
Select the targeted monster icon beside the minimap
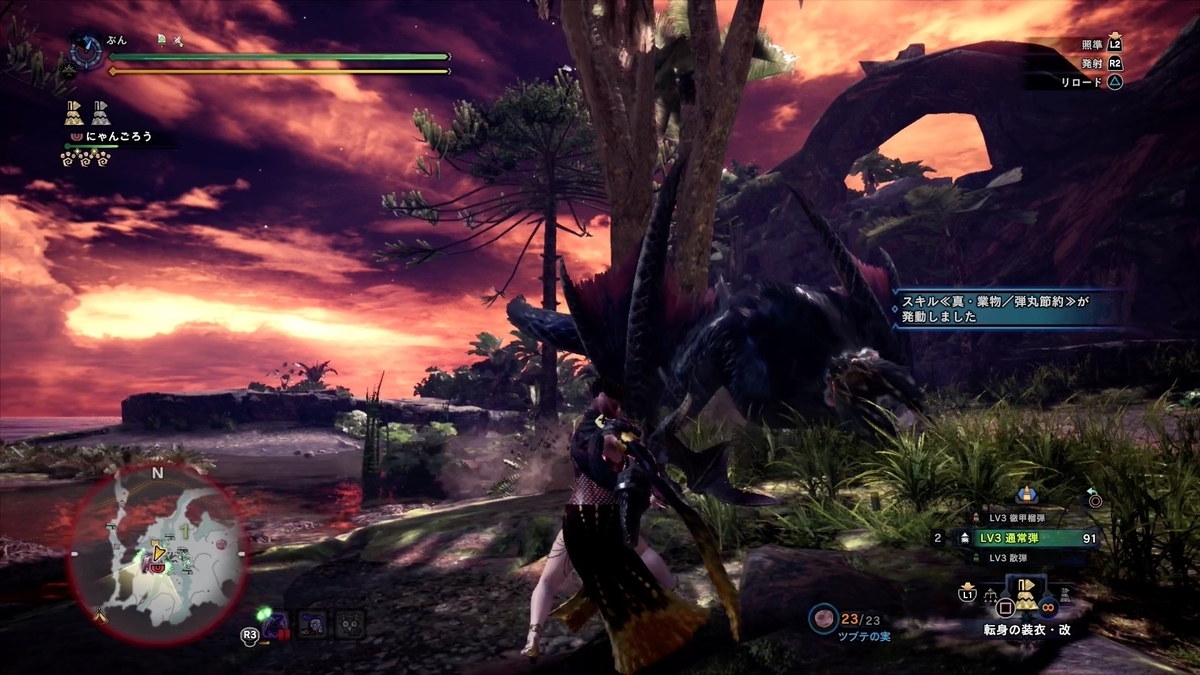(x=276, y=624)
